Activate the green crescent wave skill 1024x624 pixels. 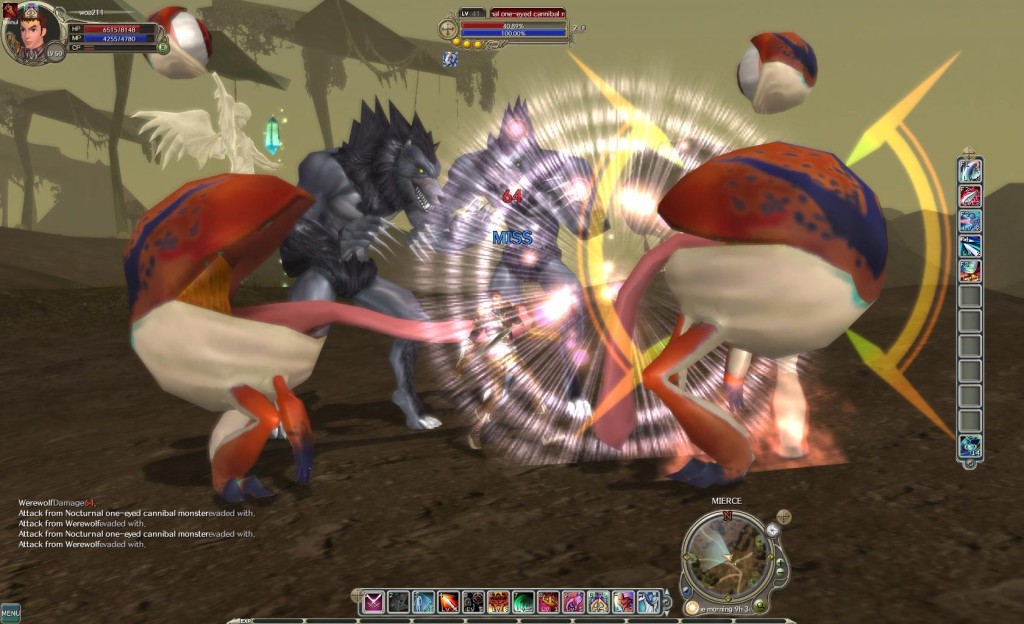[x=523, y=601]
